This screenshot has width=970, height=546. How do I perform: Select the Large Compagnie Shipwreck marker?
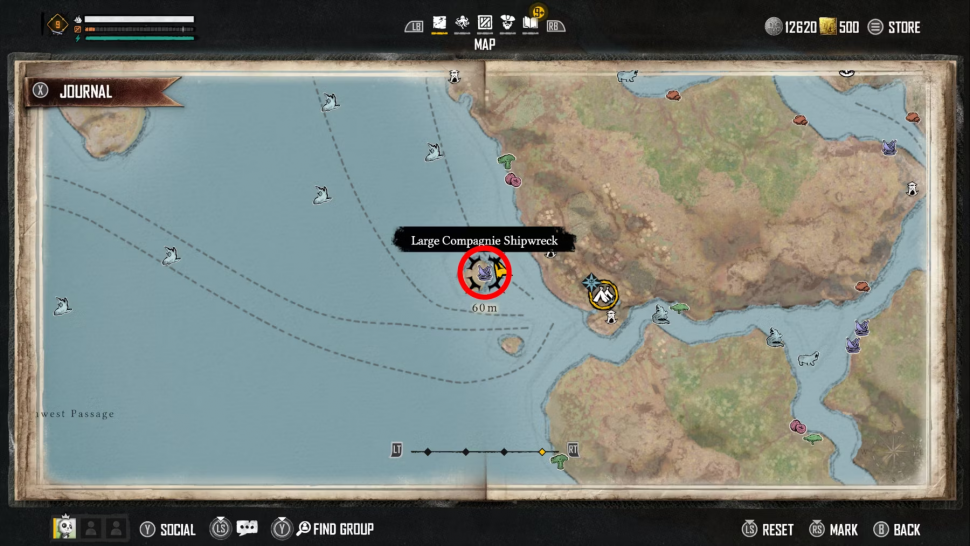click(x=485, y=273)
